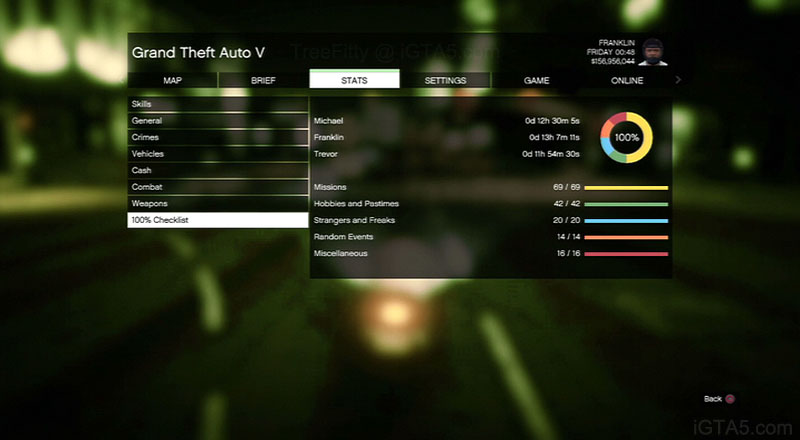Click the Random Events row
The height and width of the screenshot is (440, 800).
490,237
